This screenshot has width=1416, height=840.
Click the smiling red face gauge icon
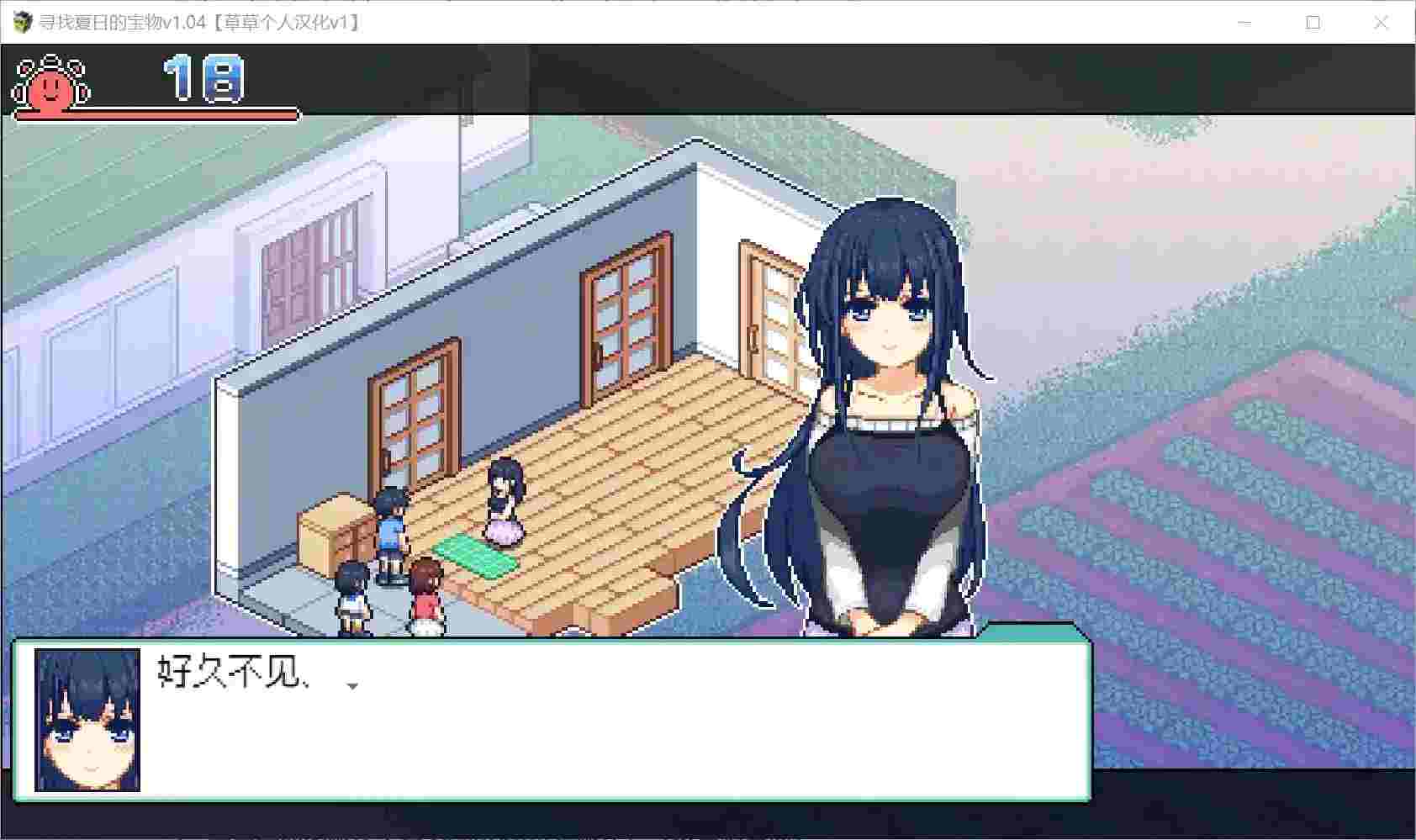(x=50, y=88)
